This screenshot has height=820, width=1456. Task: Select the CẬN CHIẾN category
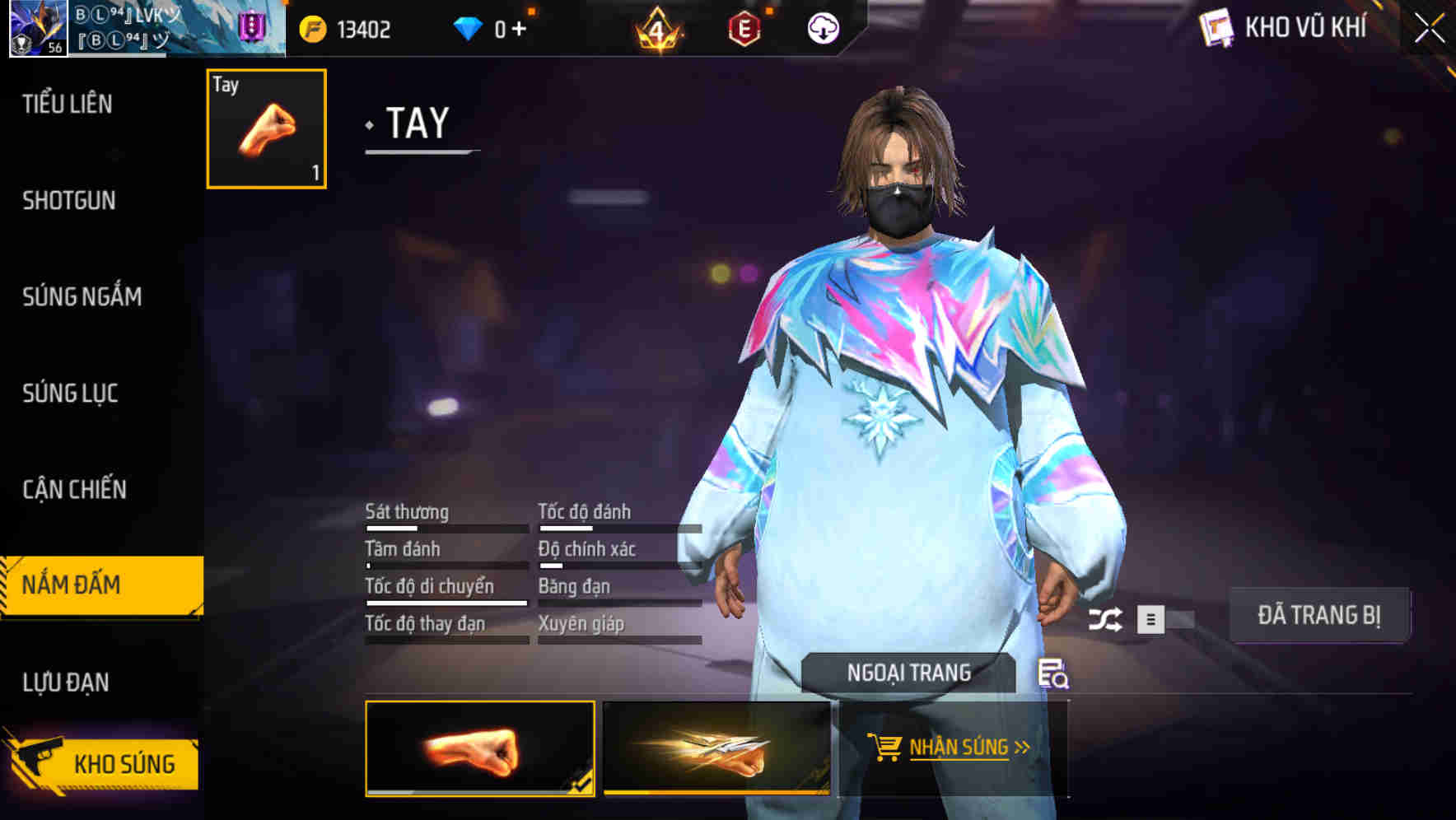(x=74, y=489)
